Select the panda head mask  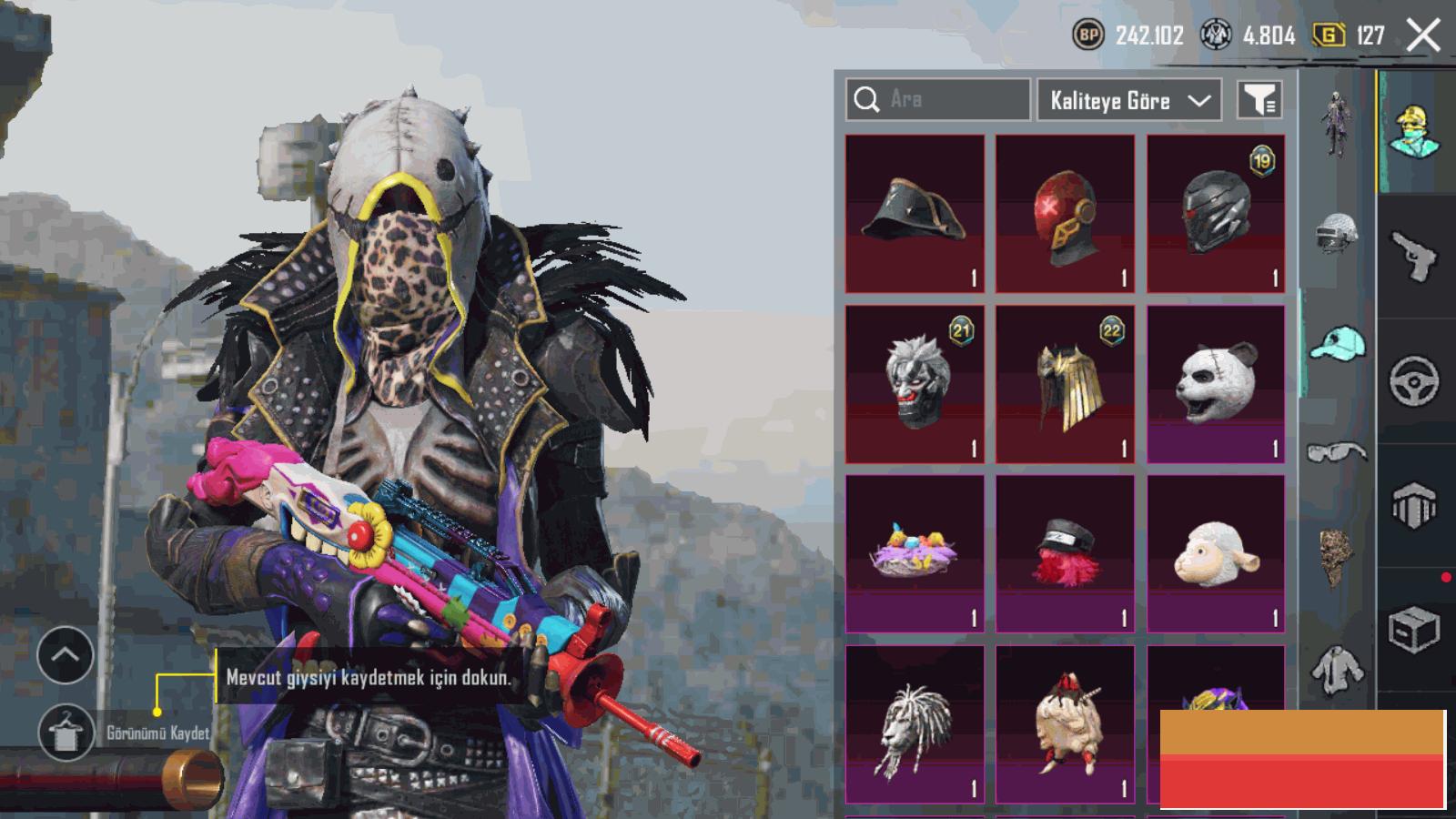(x=1216, y=384)
